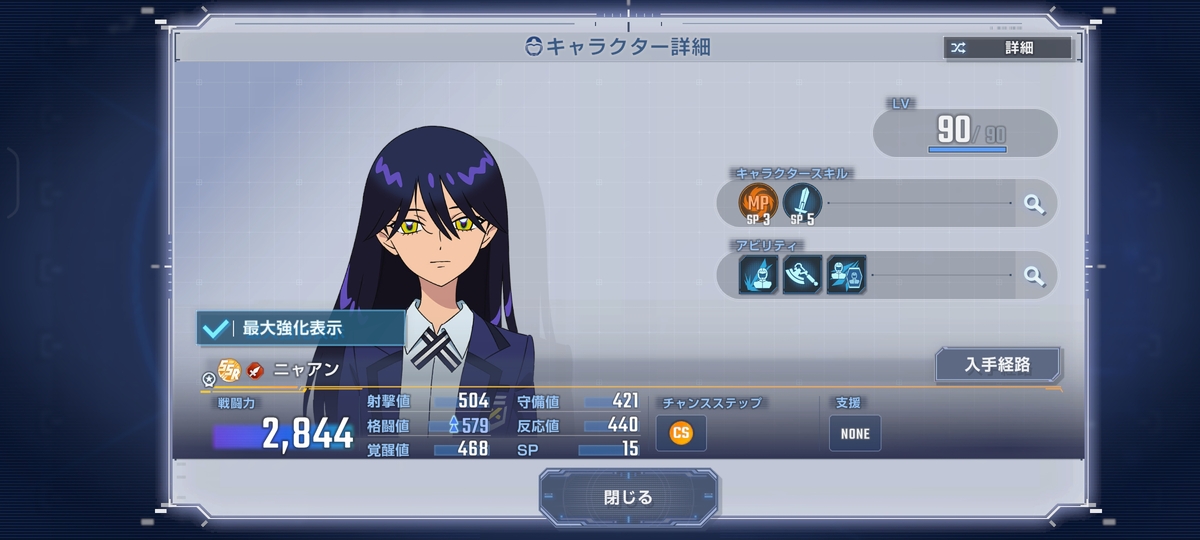
Task: Open the 入手経路 acquisition route
Action: [997, 365]
